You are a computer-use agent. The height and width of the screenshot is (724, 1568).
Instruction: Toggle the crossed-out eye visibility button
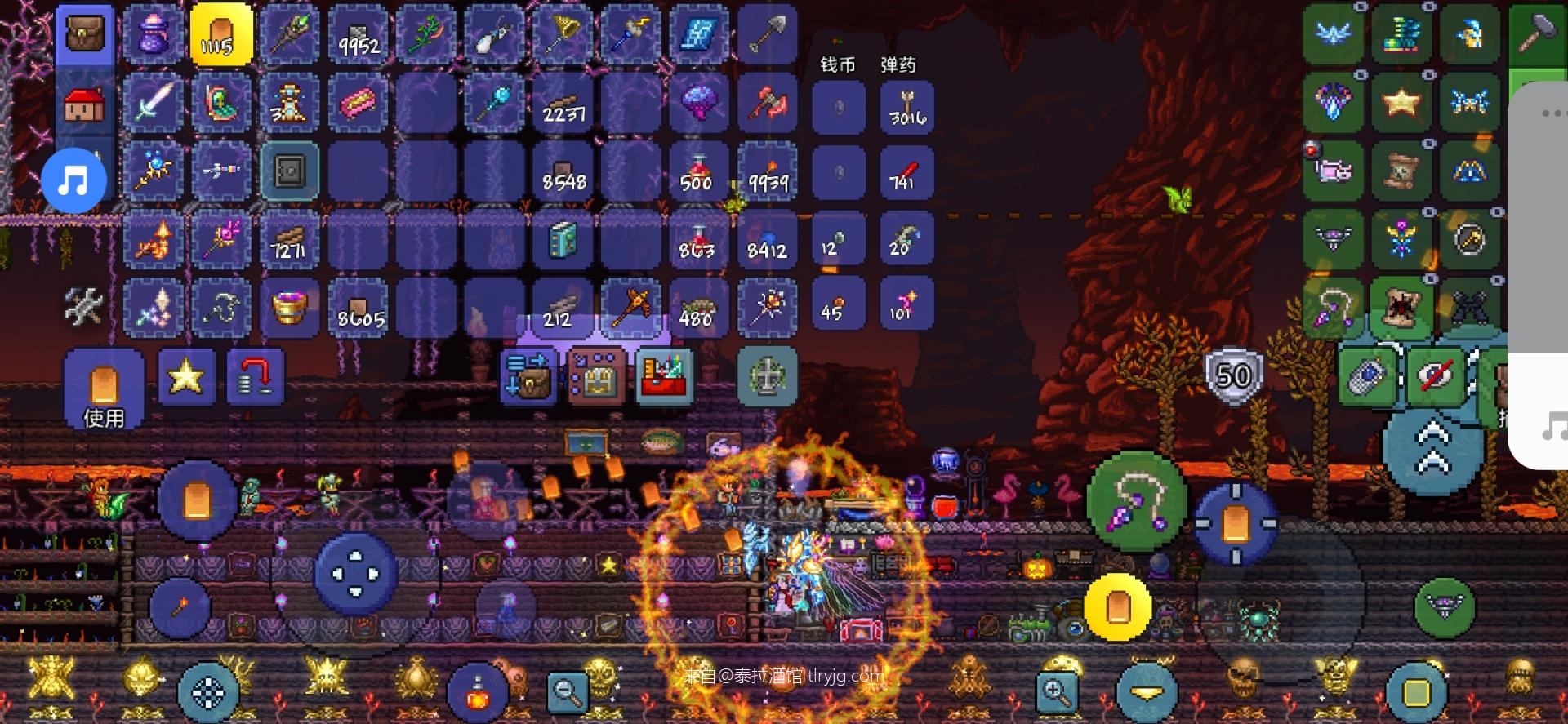[1437, 377]
